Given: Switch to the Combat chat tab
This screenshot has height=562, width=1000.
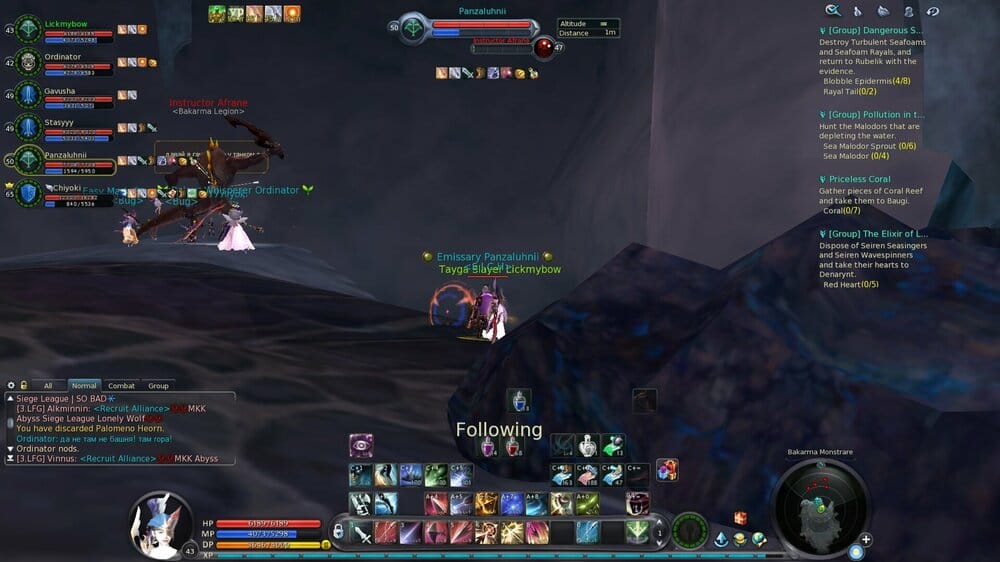Looking at the screenshot, I should coord(121,385).
